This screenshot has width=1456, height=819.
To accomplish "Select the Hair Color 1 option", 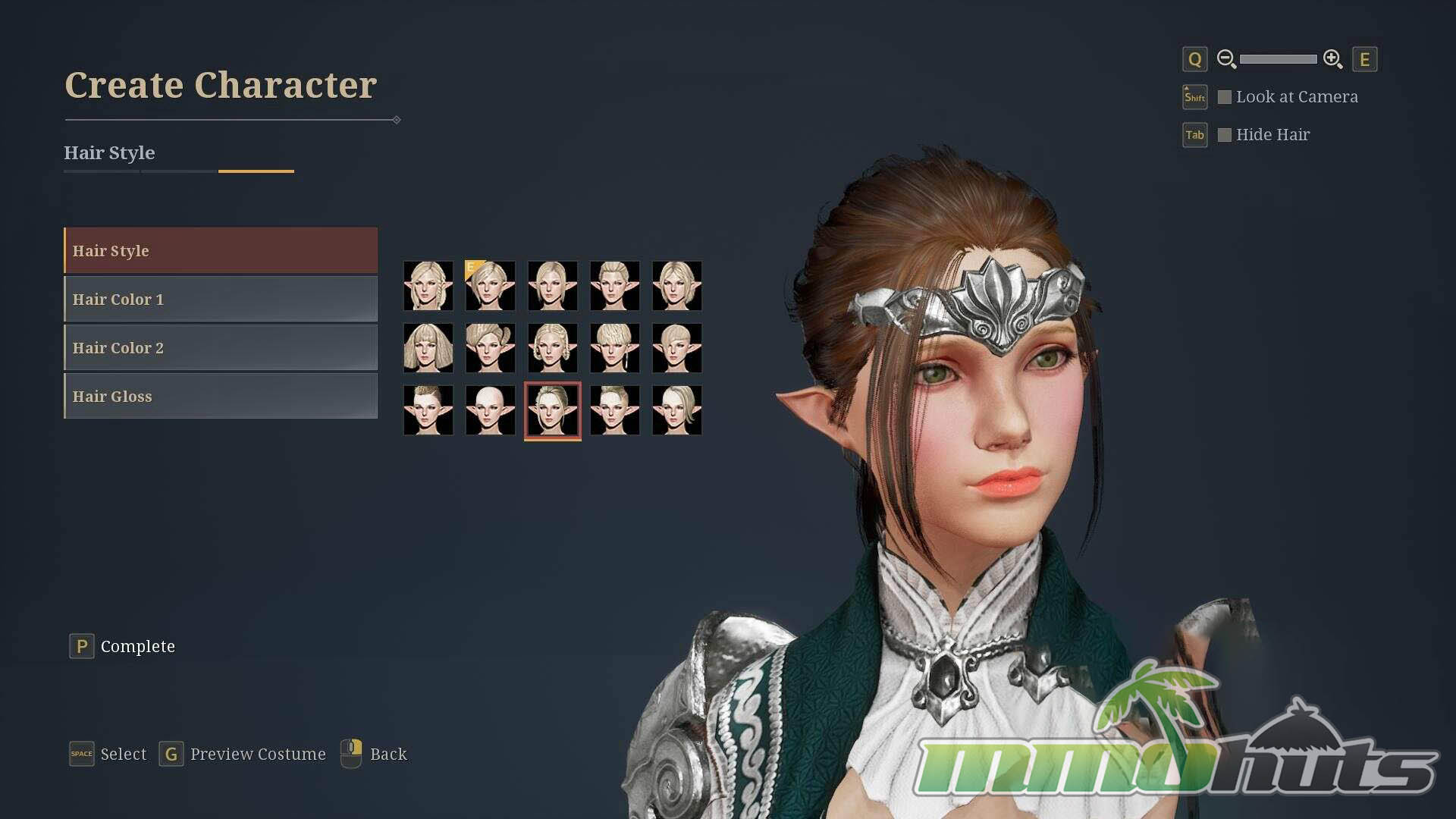I will tap(221, 299).
